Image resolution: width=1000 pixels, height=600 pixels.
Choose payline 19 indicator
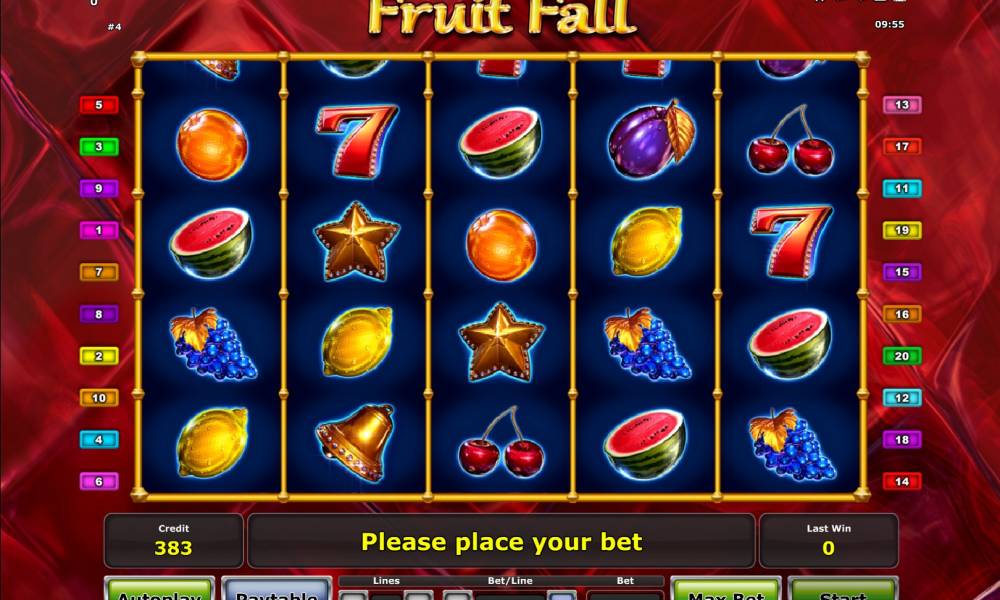901,230
